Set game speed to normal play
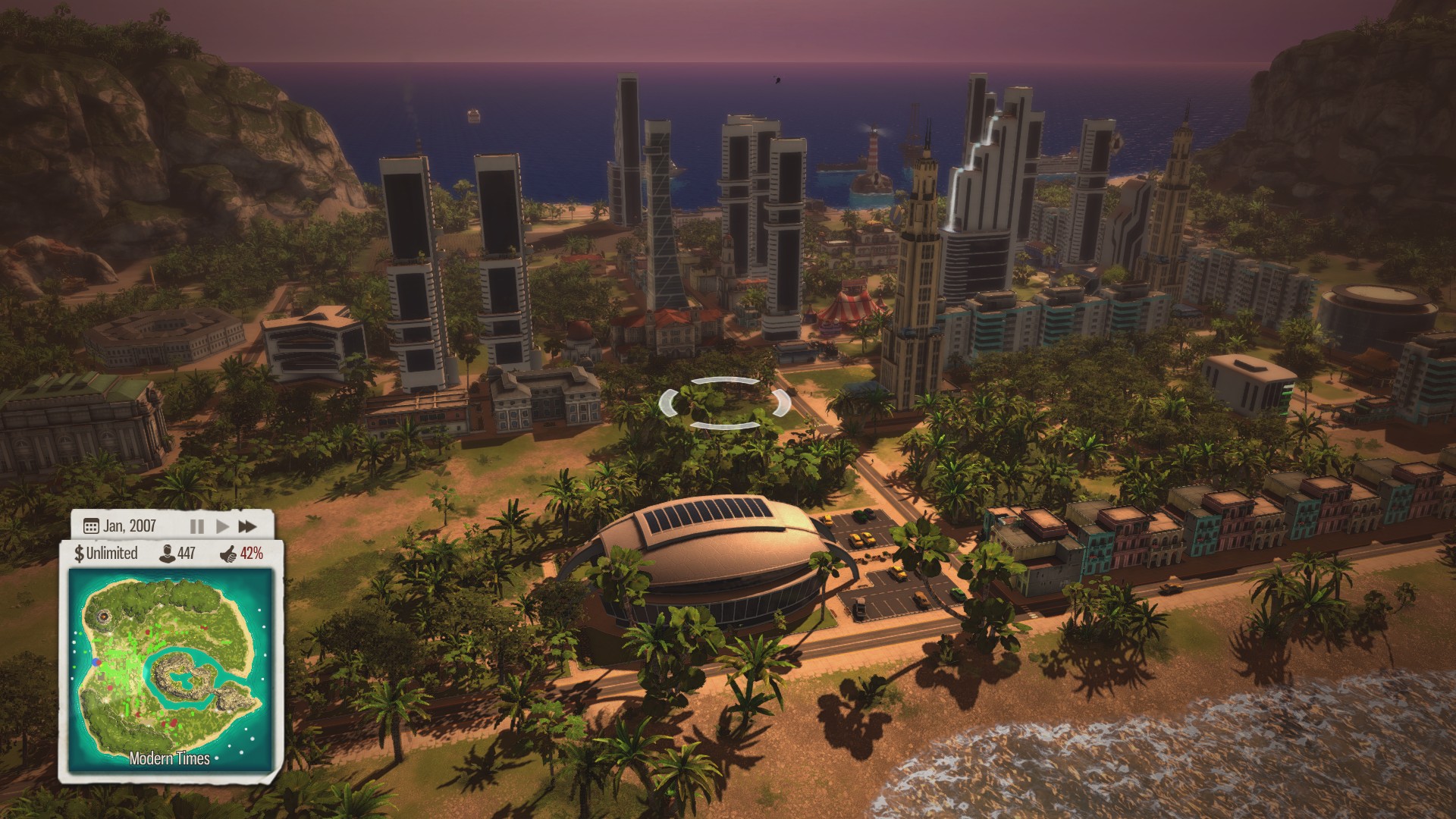 (222, 526)
